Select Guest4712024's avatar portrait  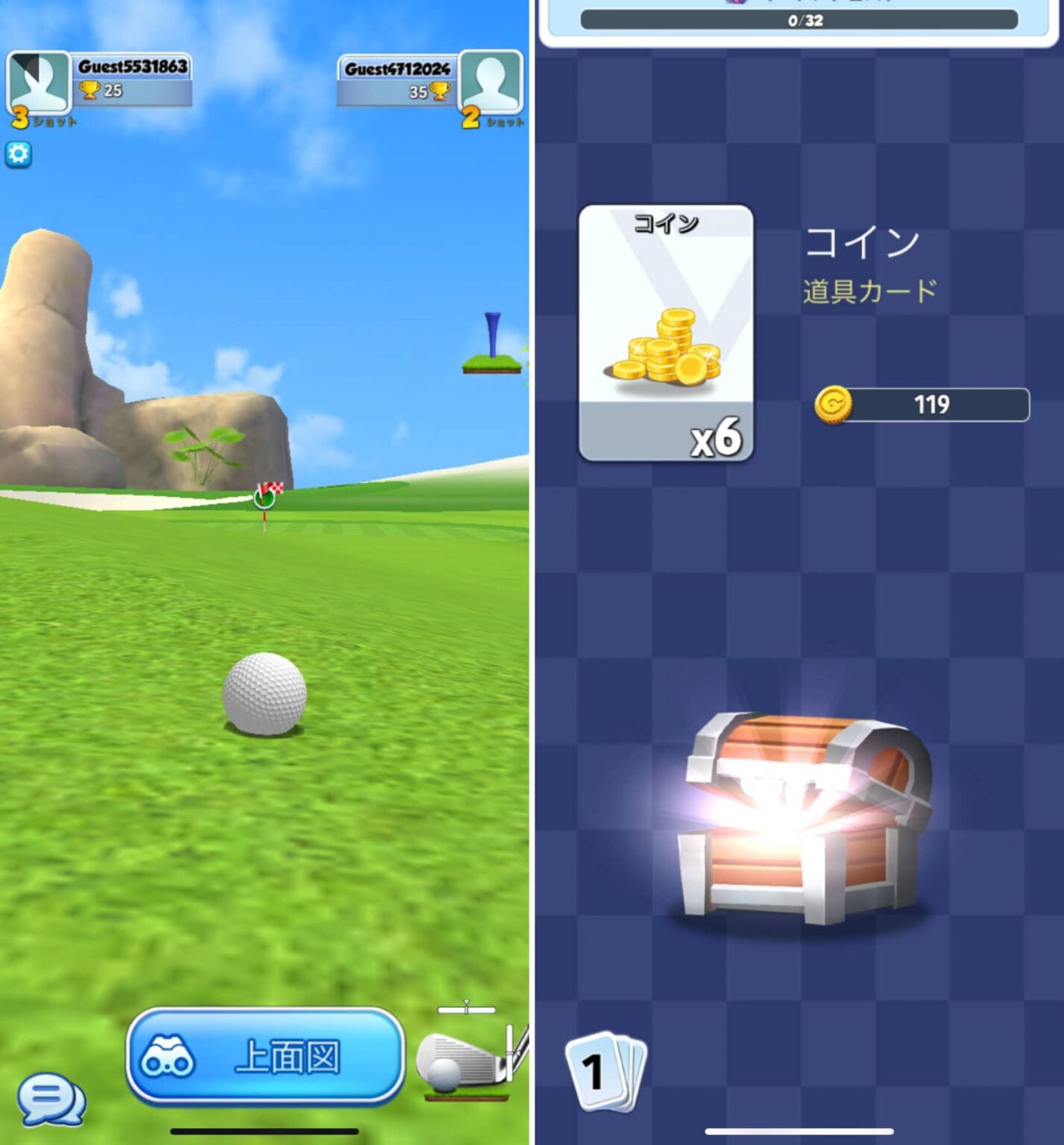(492, 79)
